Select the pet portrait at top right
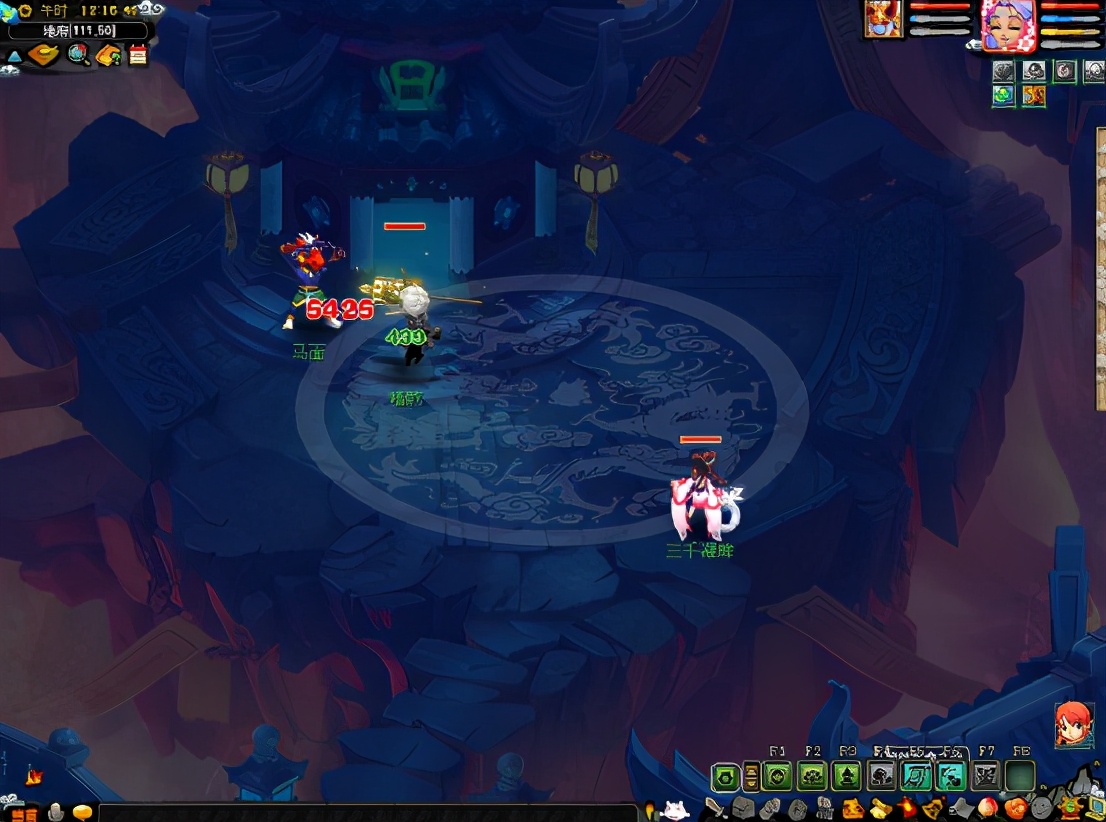 (883, 20)
